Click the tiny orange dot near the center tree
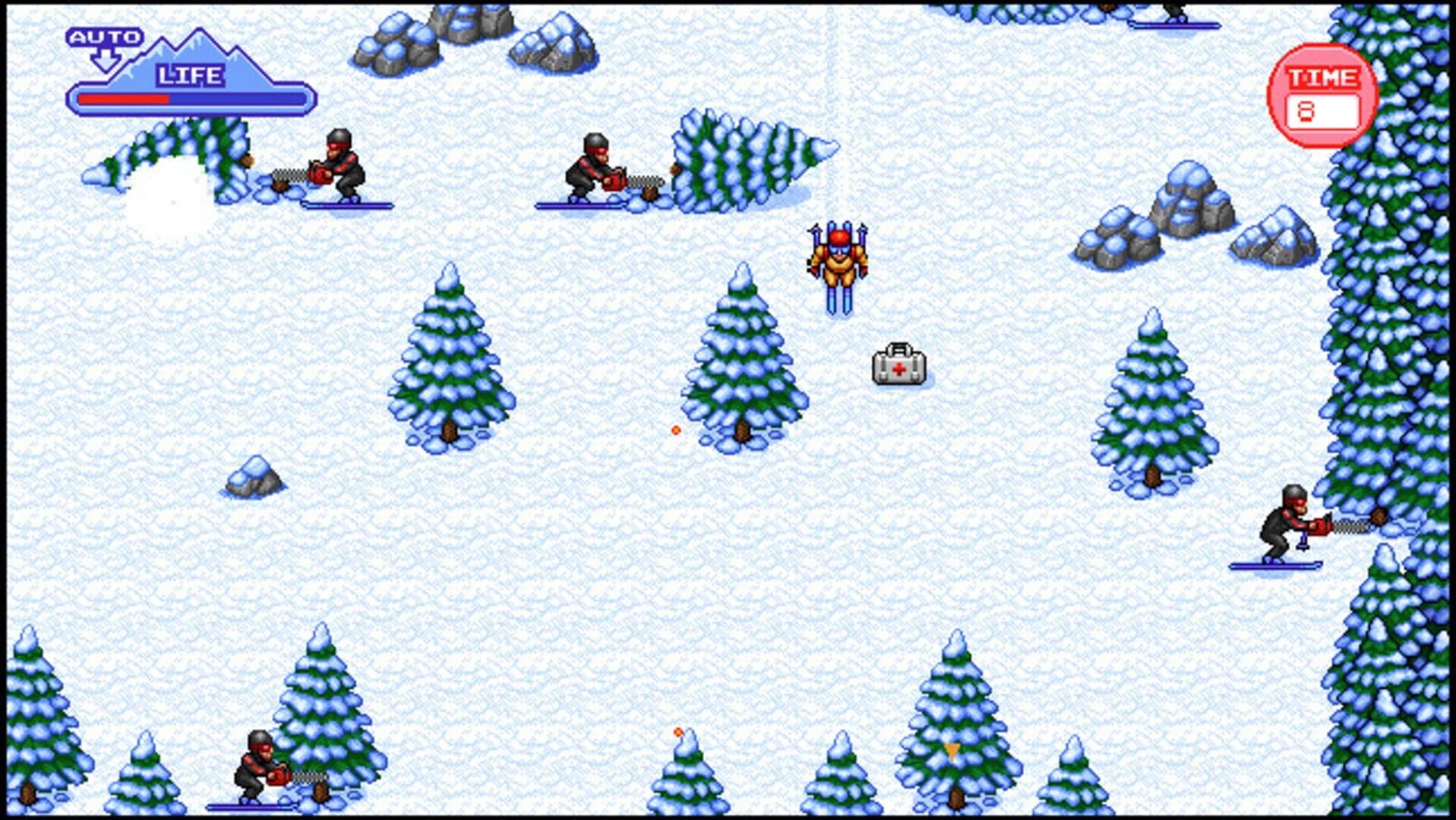The height and width of the screenshot is (820, 1456). (674, 429)
